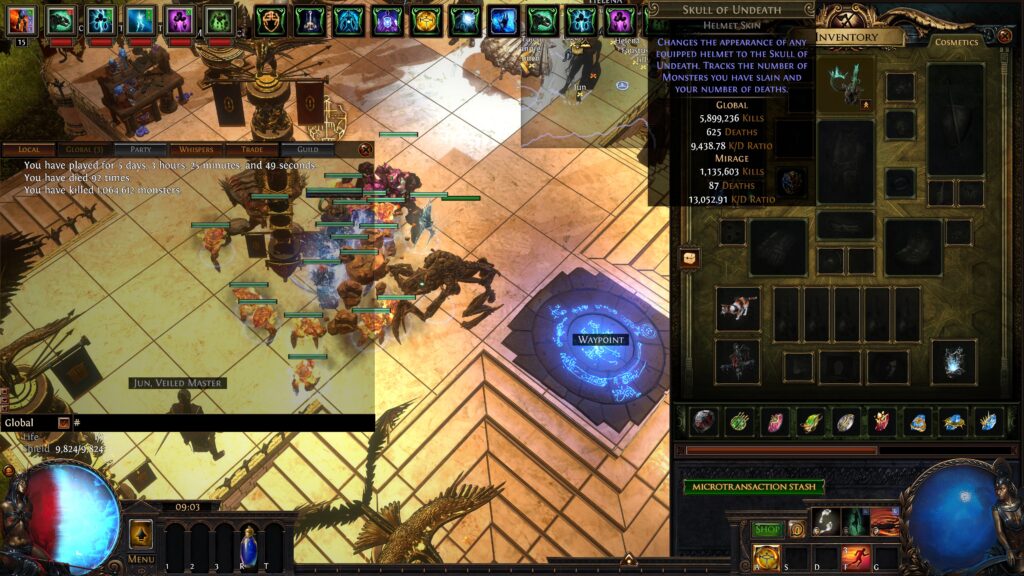Select the Party chat tab
Screen dimensions: 1024x576
tap(141, 150)
